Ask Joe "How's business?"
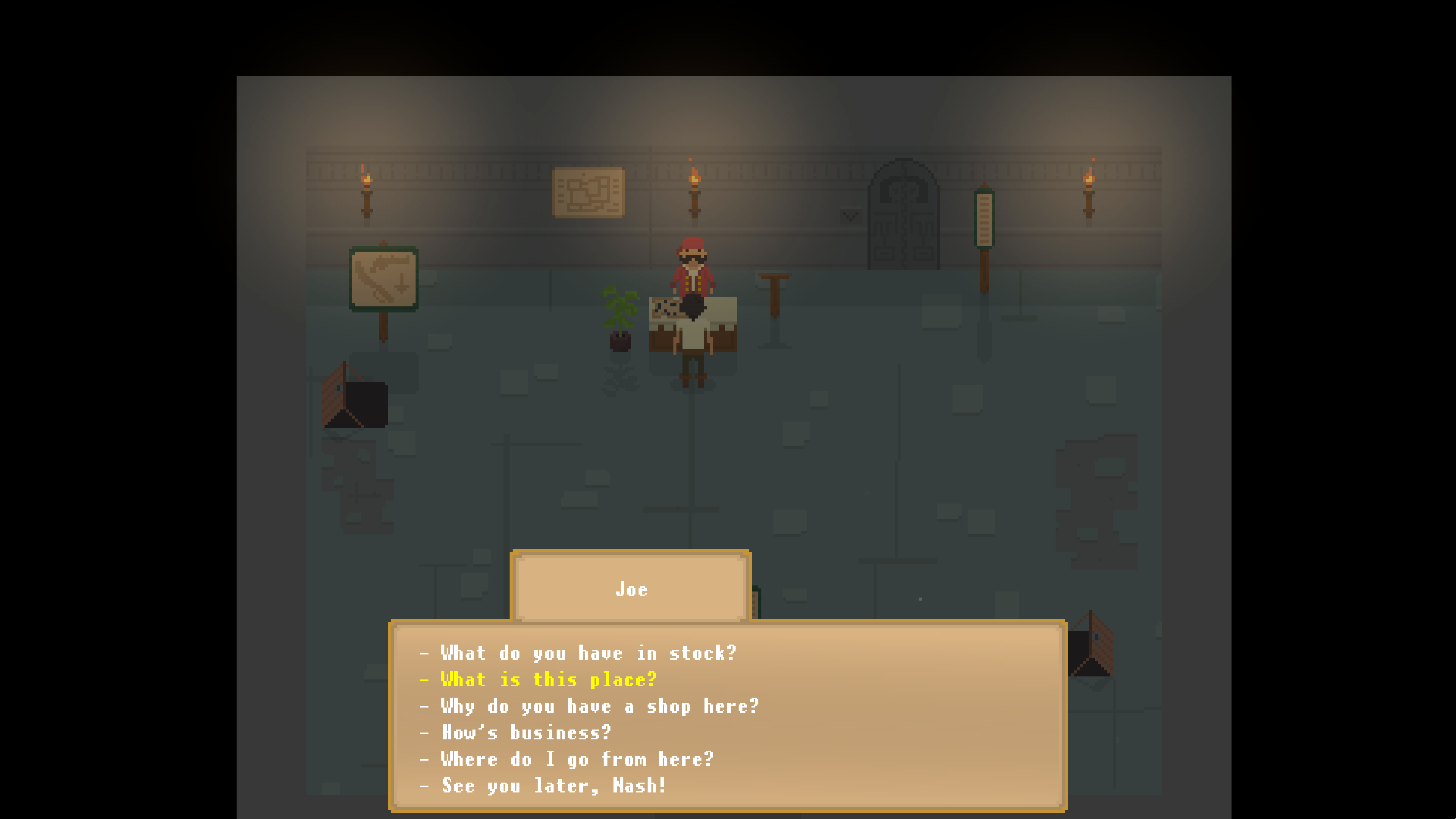The width and height of the screenshot is (1456, 819). click(x=526, y=733)
